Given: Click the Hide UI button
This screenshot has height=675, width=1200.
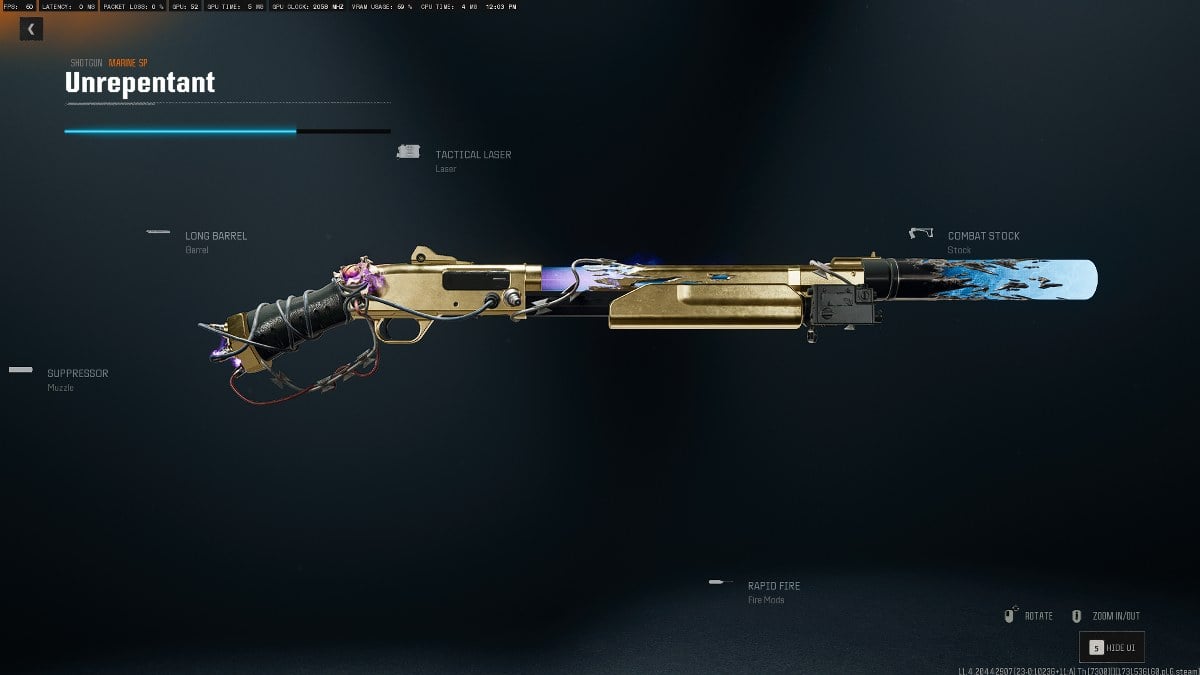Looking at the screenshot, I should tap(1111, 647).
